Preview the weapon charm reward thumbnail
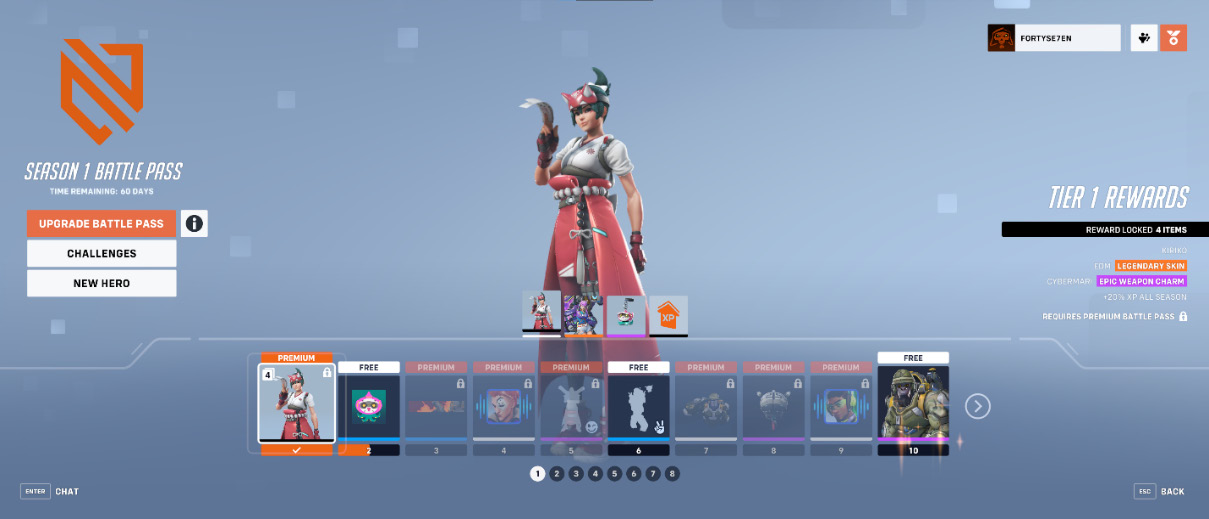Image resolution: width=1209 pixels, height=519 pixels. pyautogui.click(x=626, y=314)
